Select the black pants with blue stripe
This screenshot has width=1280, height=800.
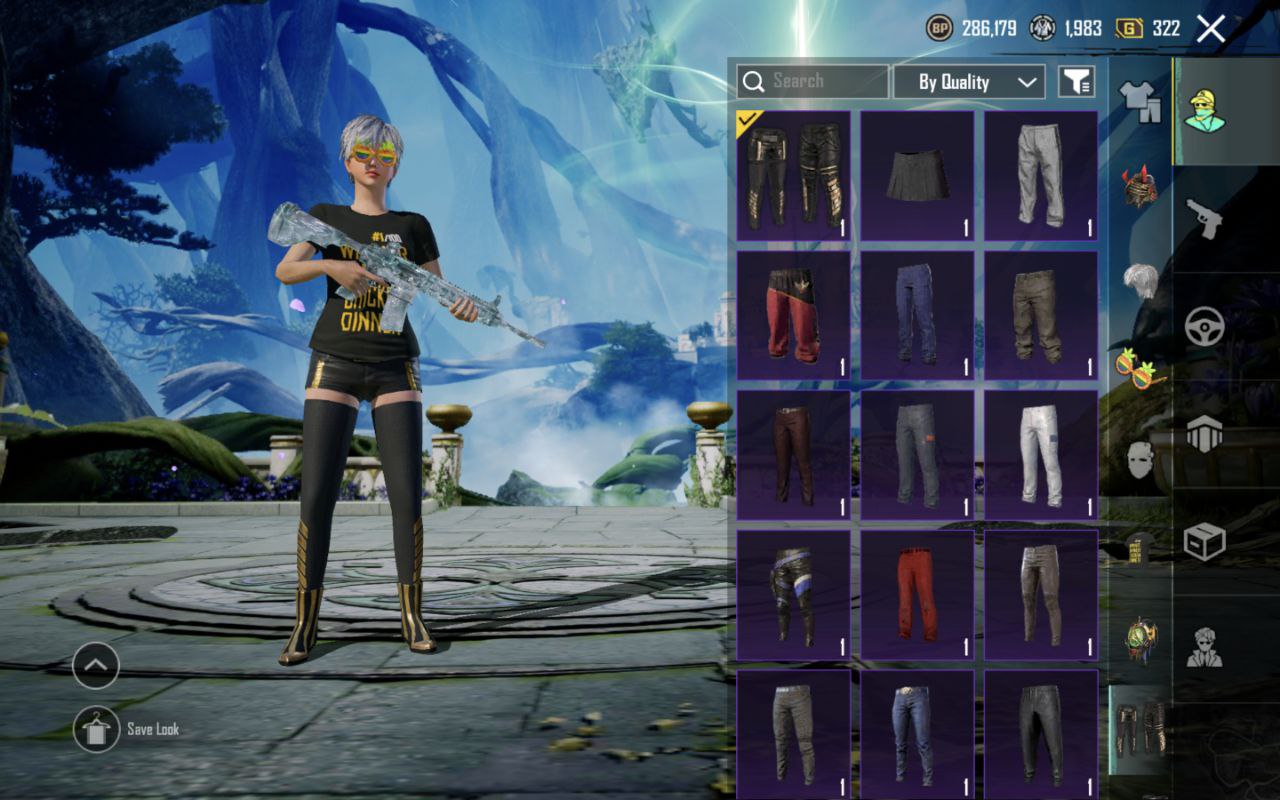(x=793, y=595)
